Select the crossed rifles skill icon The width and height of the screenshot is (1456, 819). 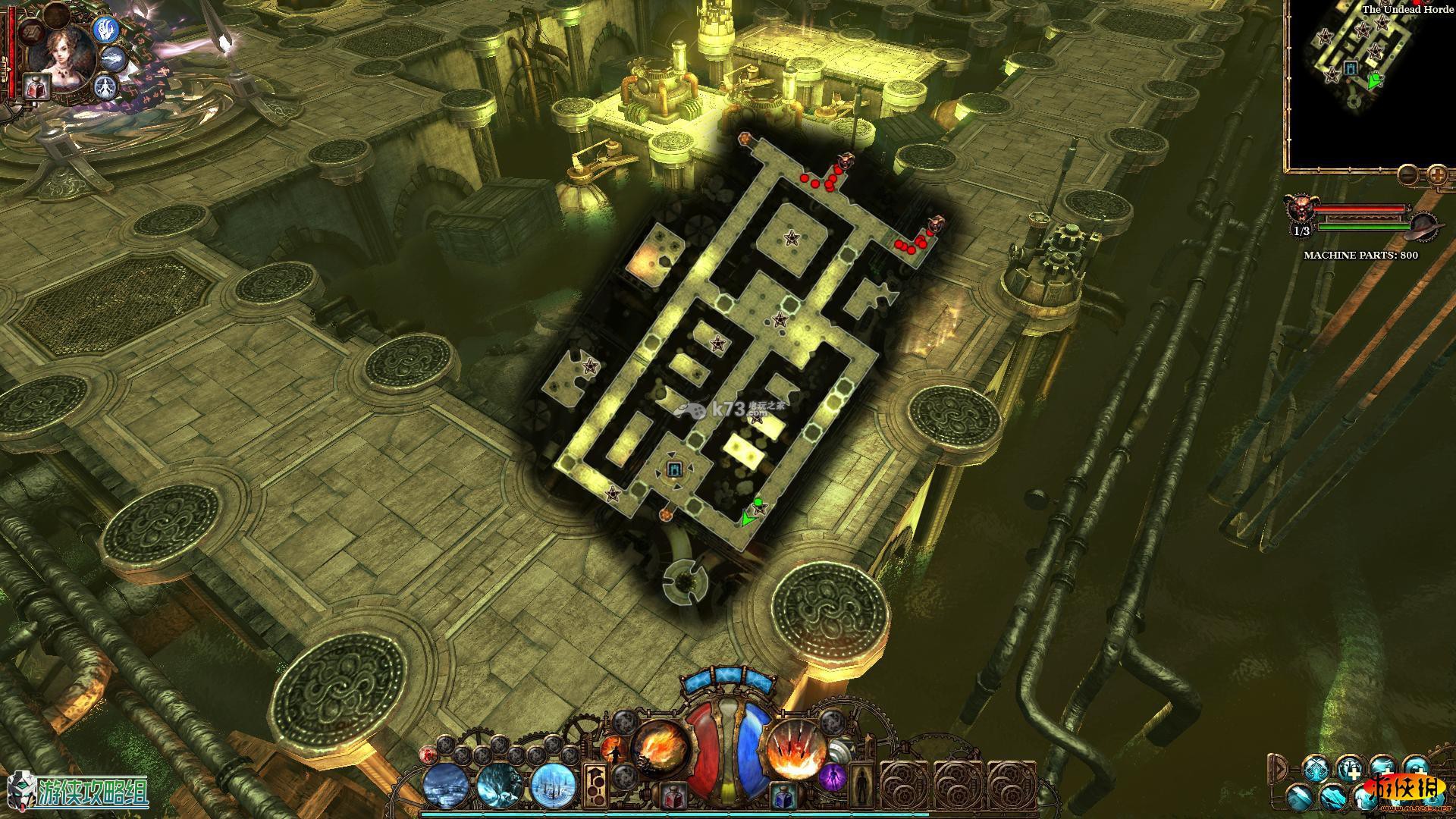(x=1316, y=770)
